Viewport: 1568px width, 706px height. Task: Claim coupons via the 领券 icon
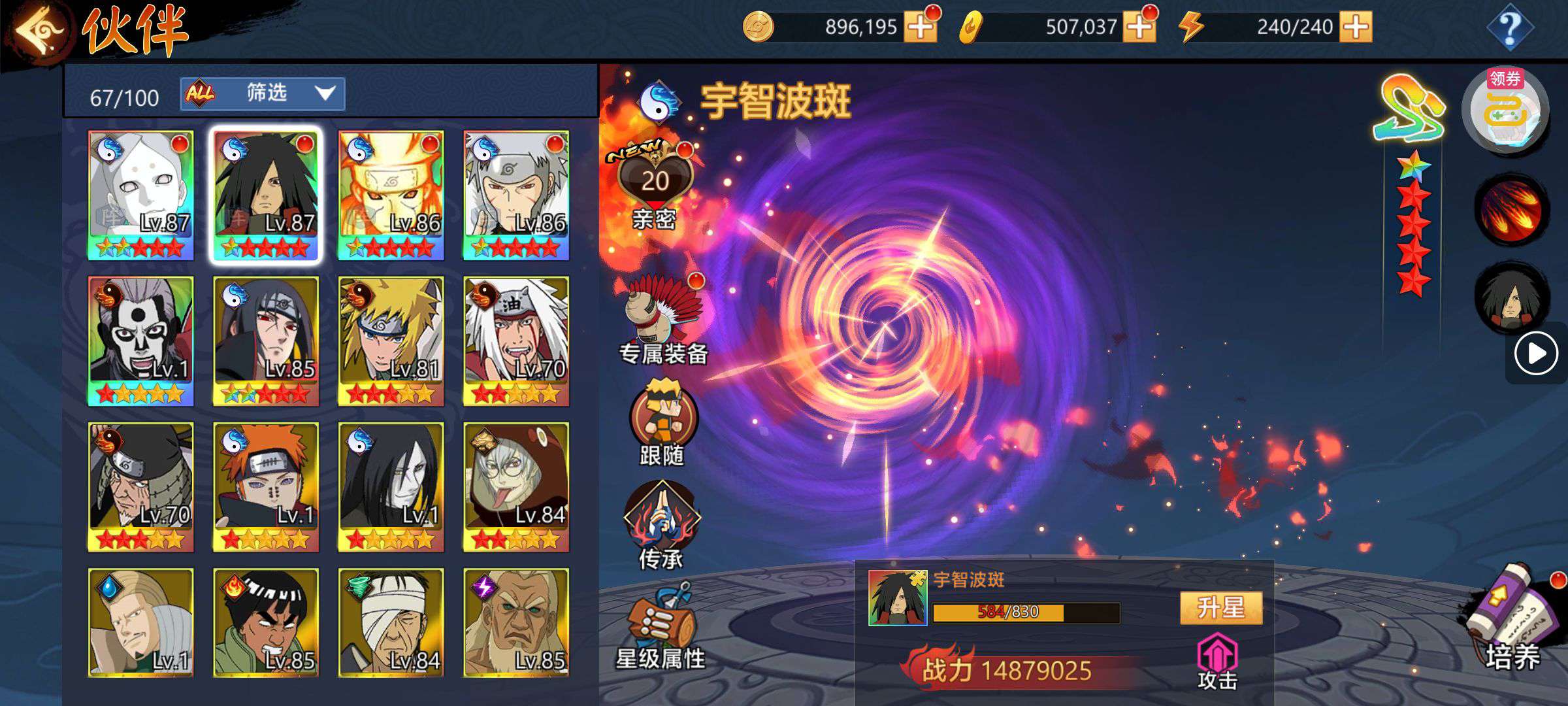1505,111
